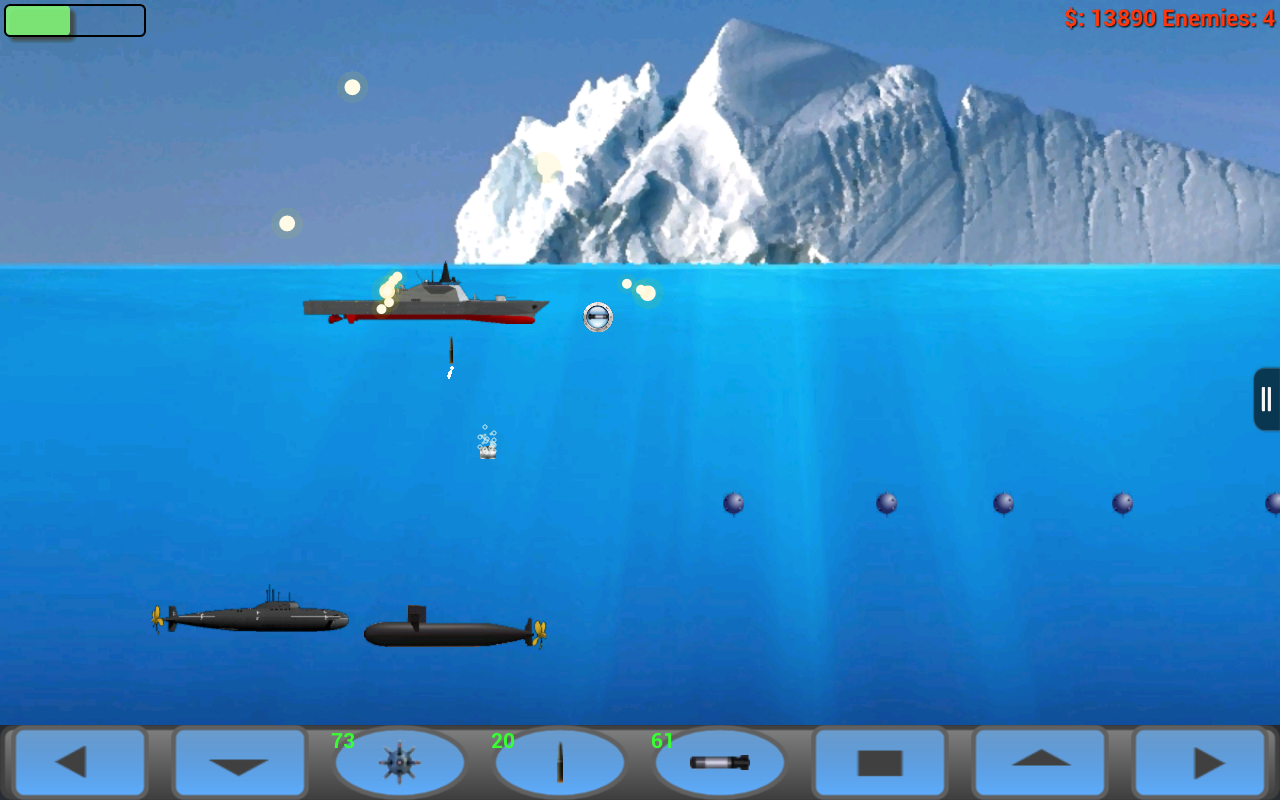
Task: Click the enemy warship on the surface
Action: [x=428, y=305]
